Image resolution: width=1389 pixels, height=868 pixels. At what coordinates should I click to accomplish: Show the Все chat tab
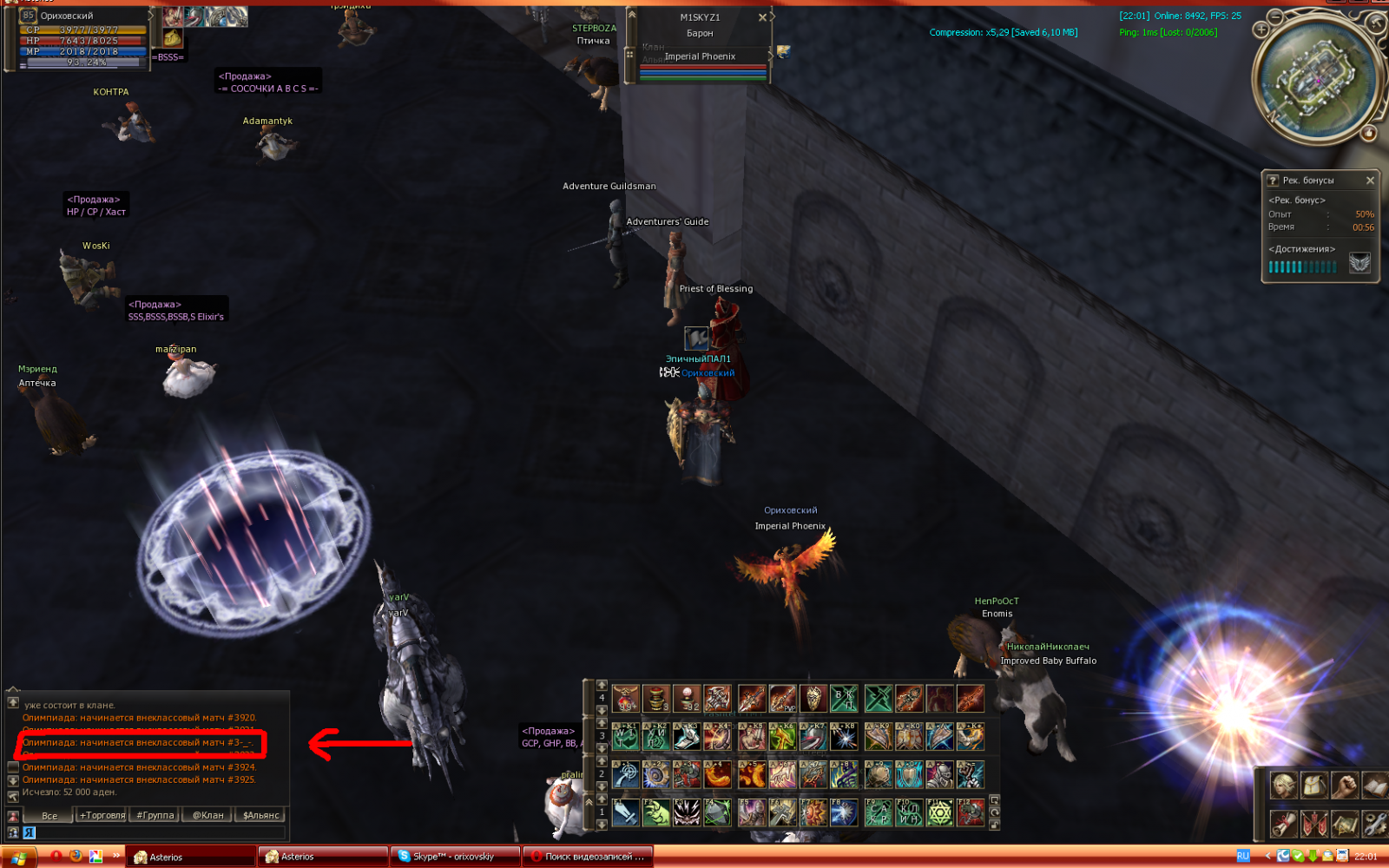(x=49, y=815)
